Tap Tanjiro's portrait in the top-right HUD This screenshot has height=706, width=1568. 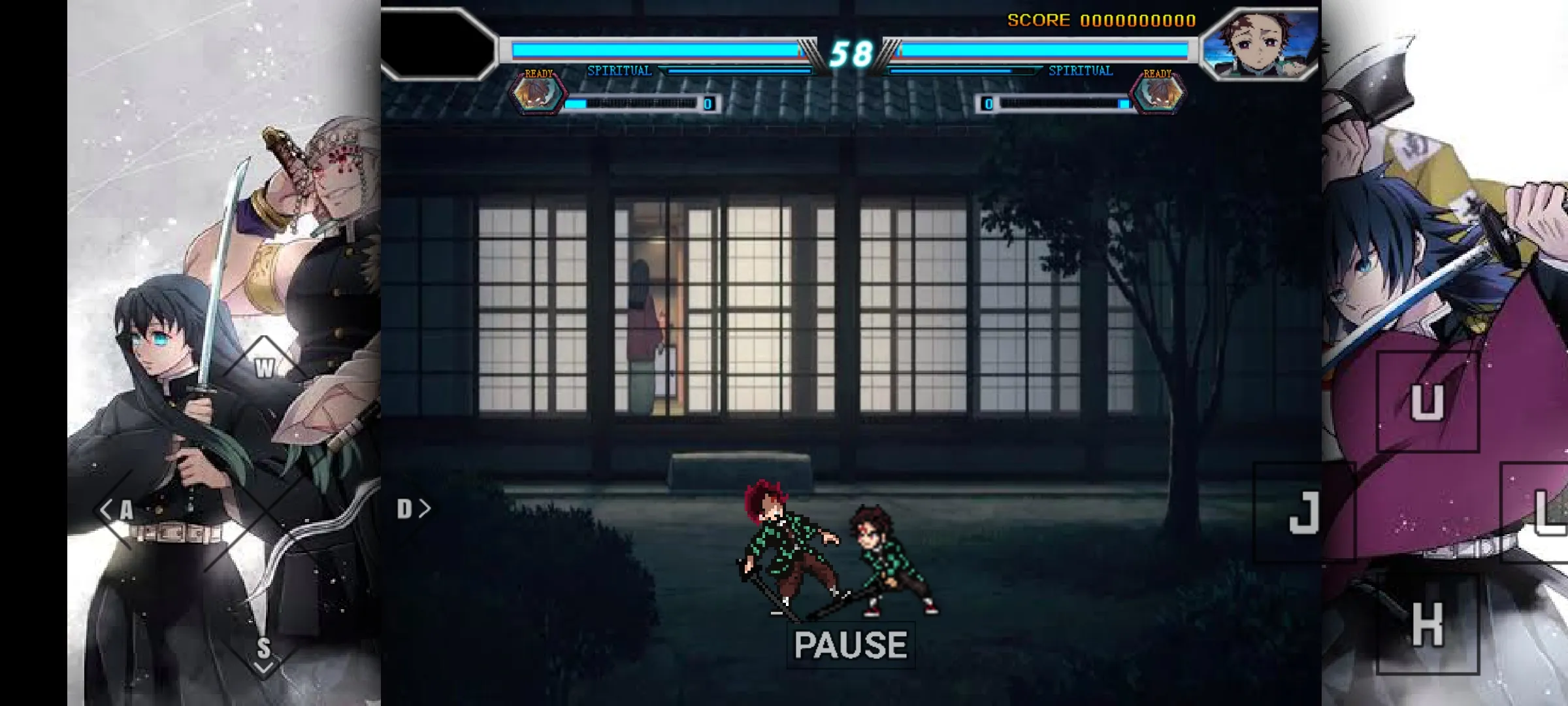tap(1261, 42)
